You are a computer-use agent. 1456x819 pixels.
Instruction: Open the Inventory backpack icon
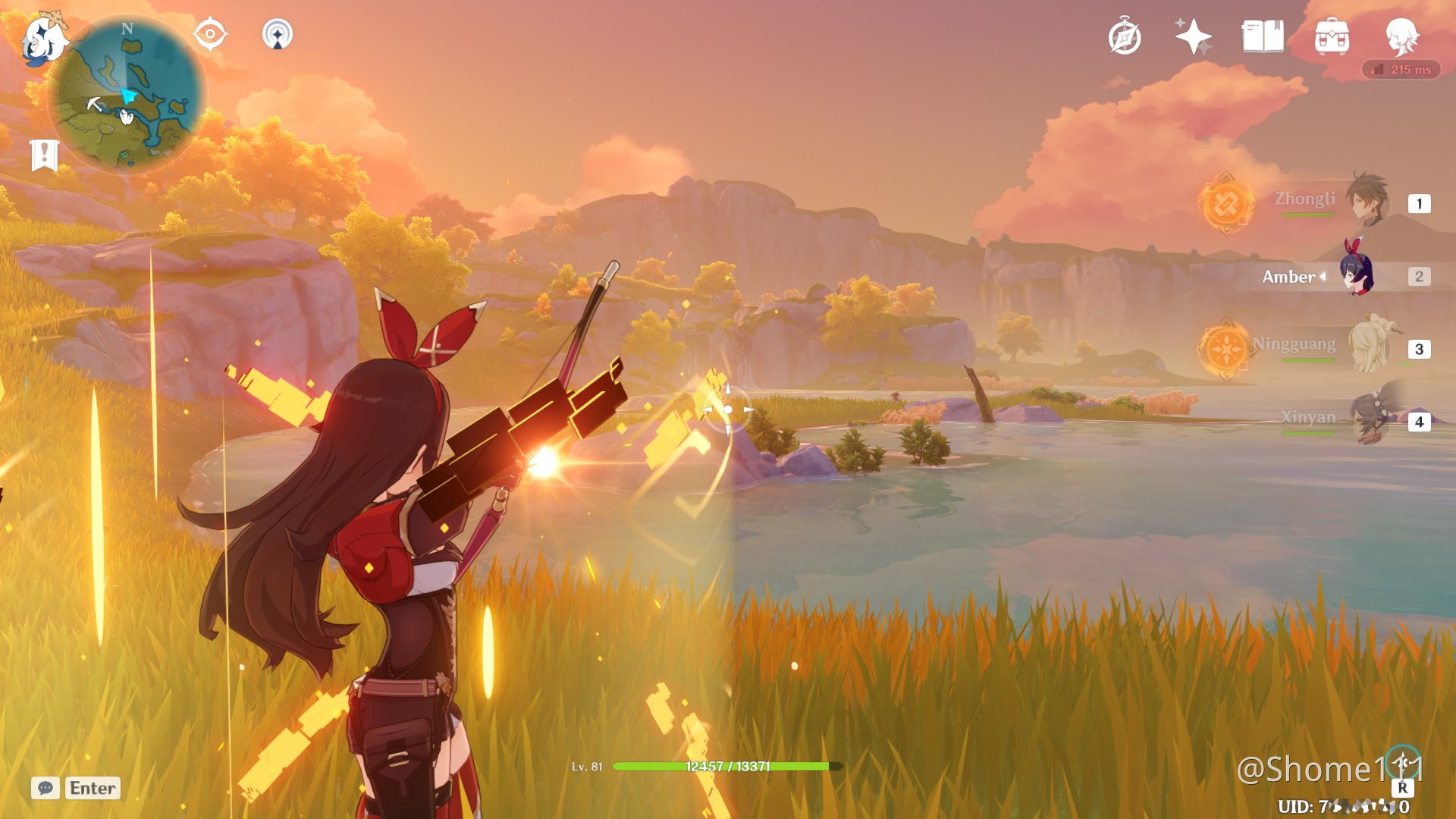1332,34
